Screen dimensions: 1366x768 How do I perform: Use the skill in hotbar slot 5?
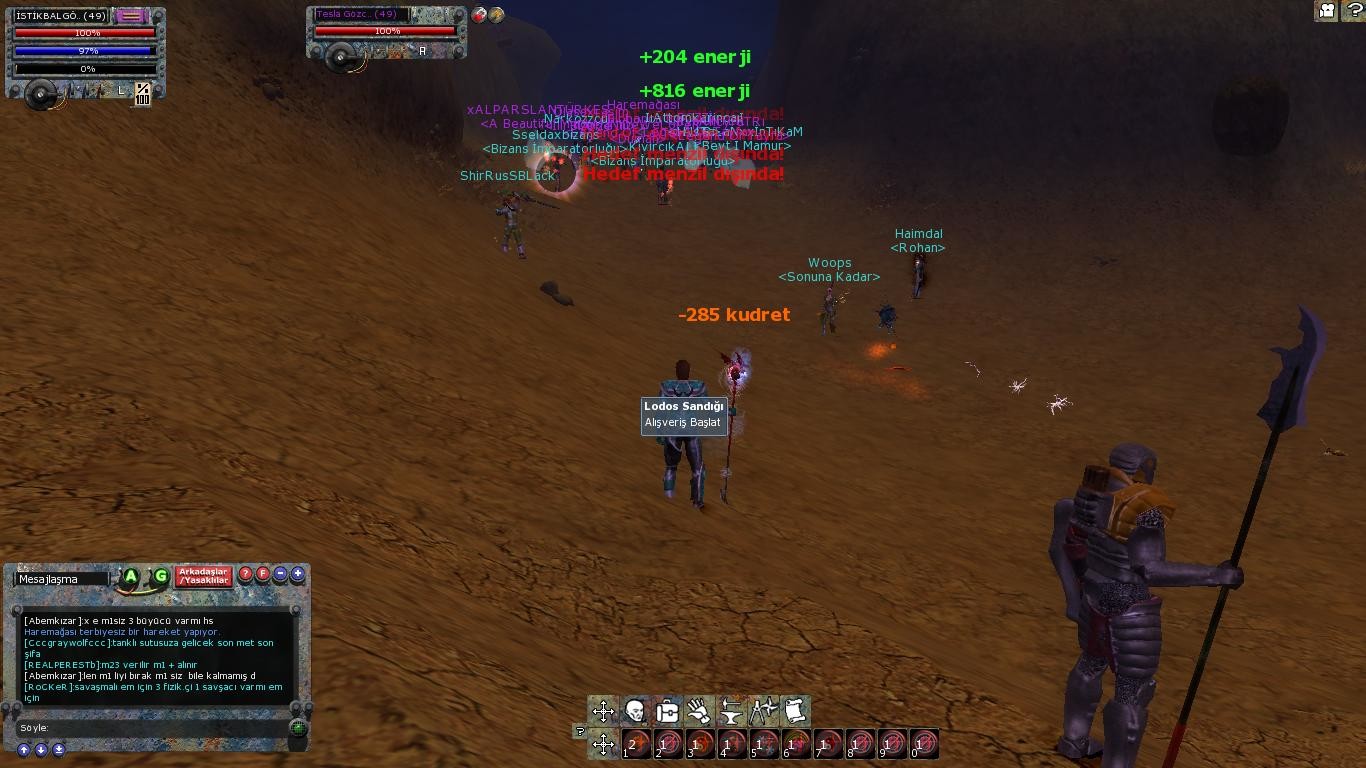coord(765,744)
